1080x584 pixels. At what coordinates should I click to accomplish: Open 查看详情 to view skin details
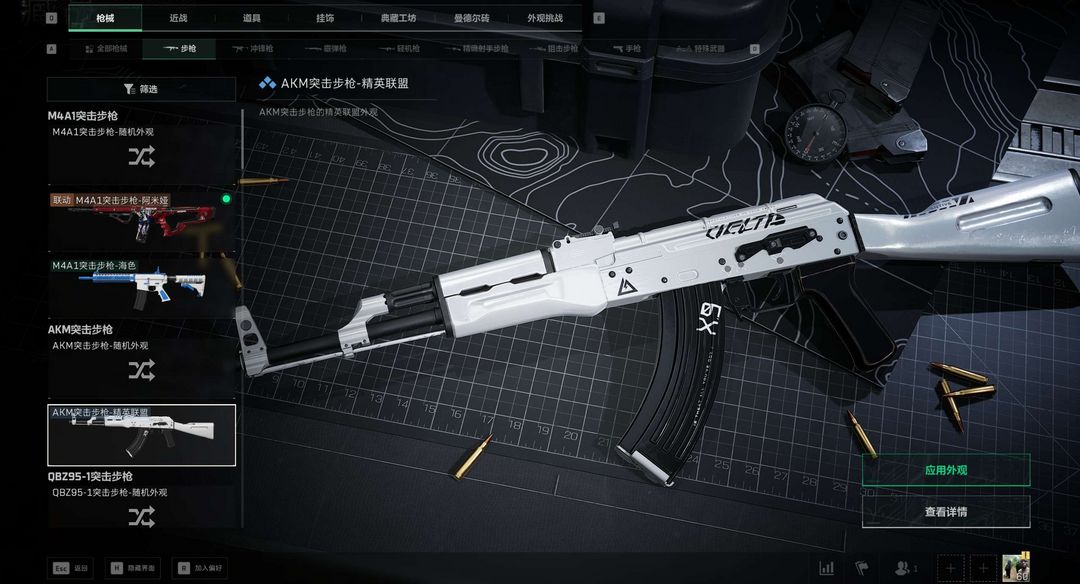tap(945, 512)
